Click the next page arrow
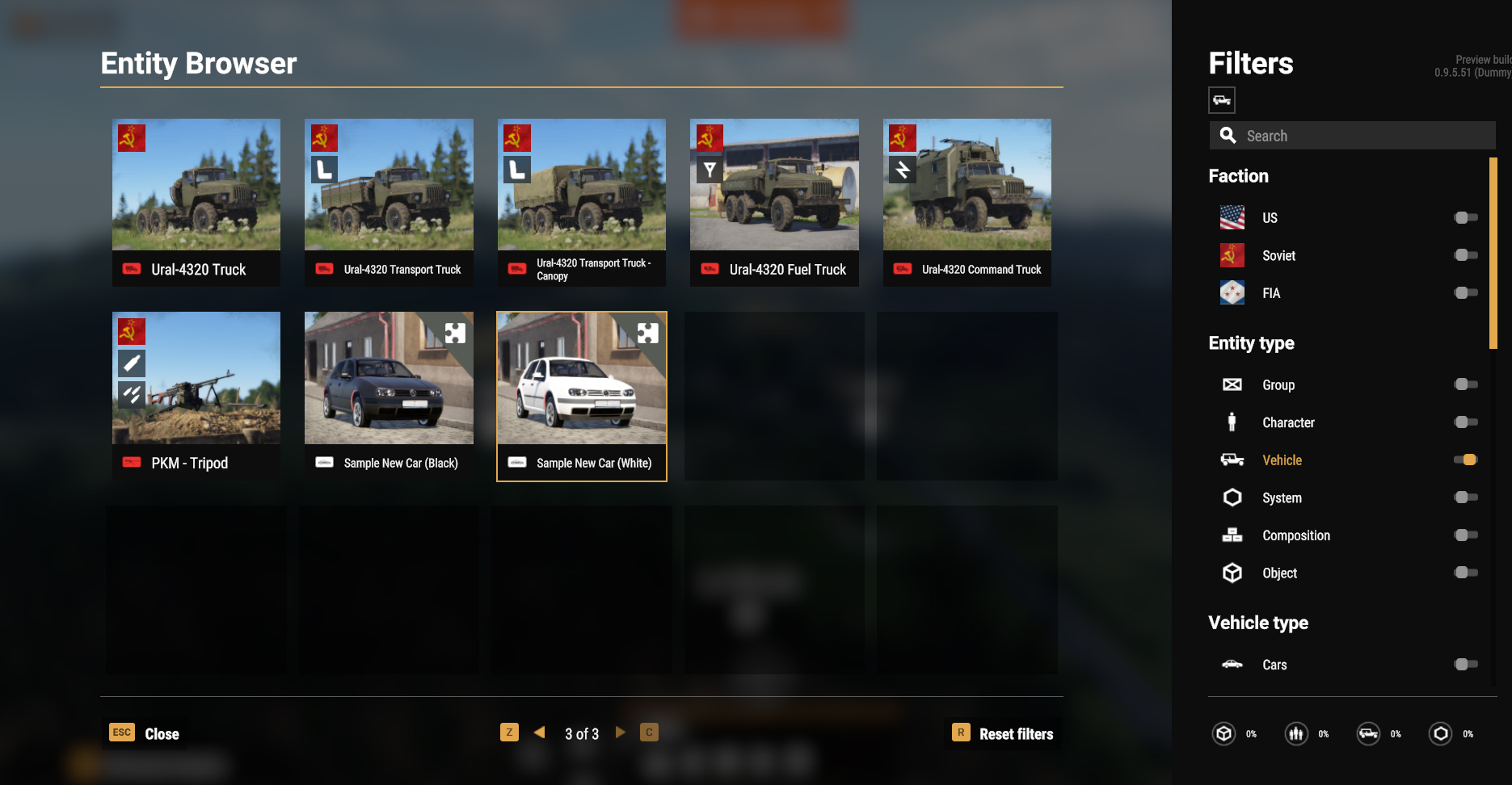This screenshot has width=1512, height=785. pyautogui.click(x=621, y=733)
